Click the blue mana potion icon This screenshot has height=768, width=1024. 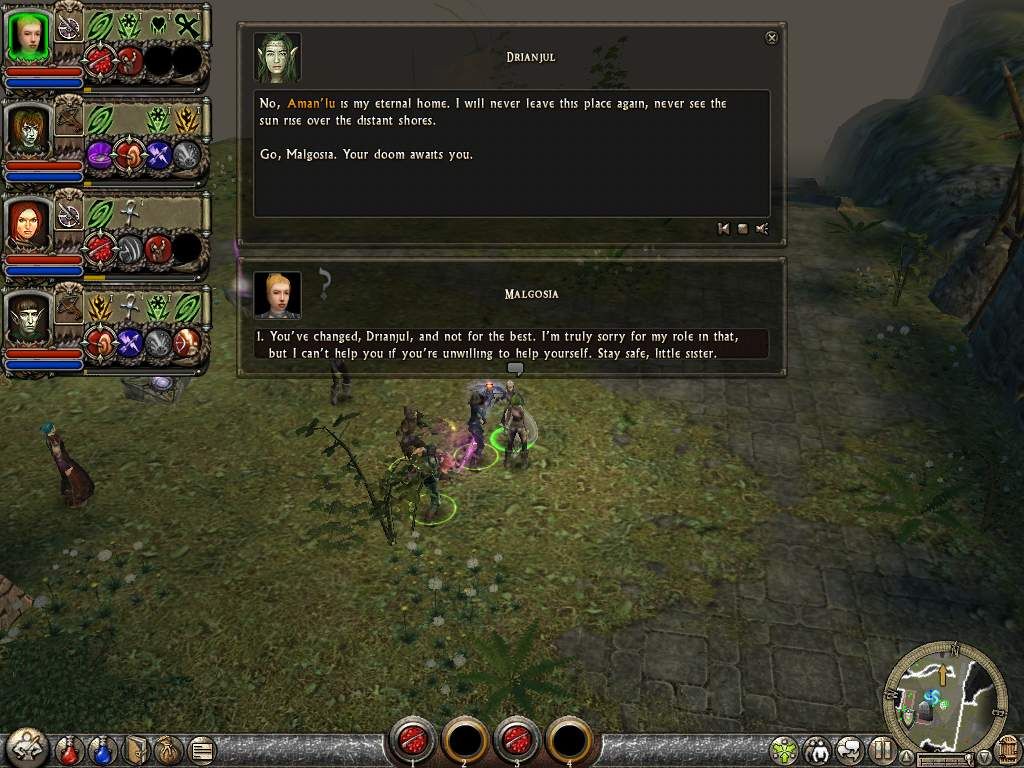click(x=102, y=748)
